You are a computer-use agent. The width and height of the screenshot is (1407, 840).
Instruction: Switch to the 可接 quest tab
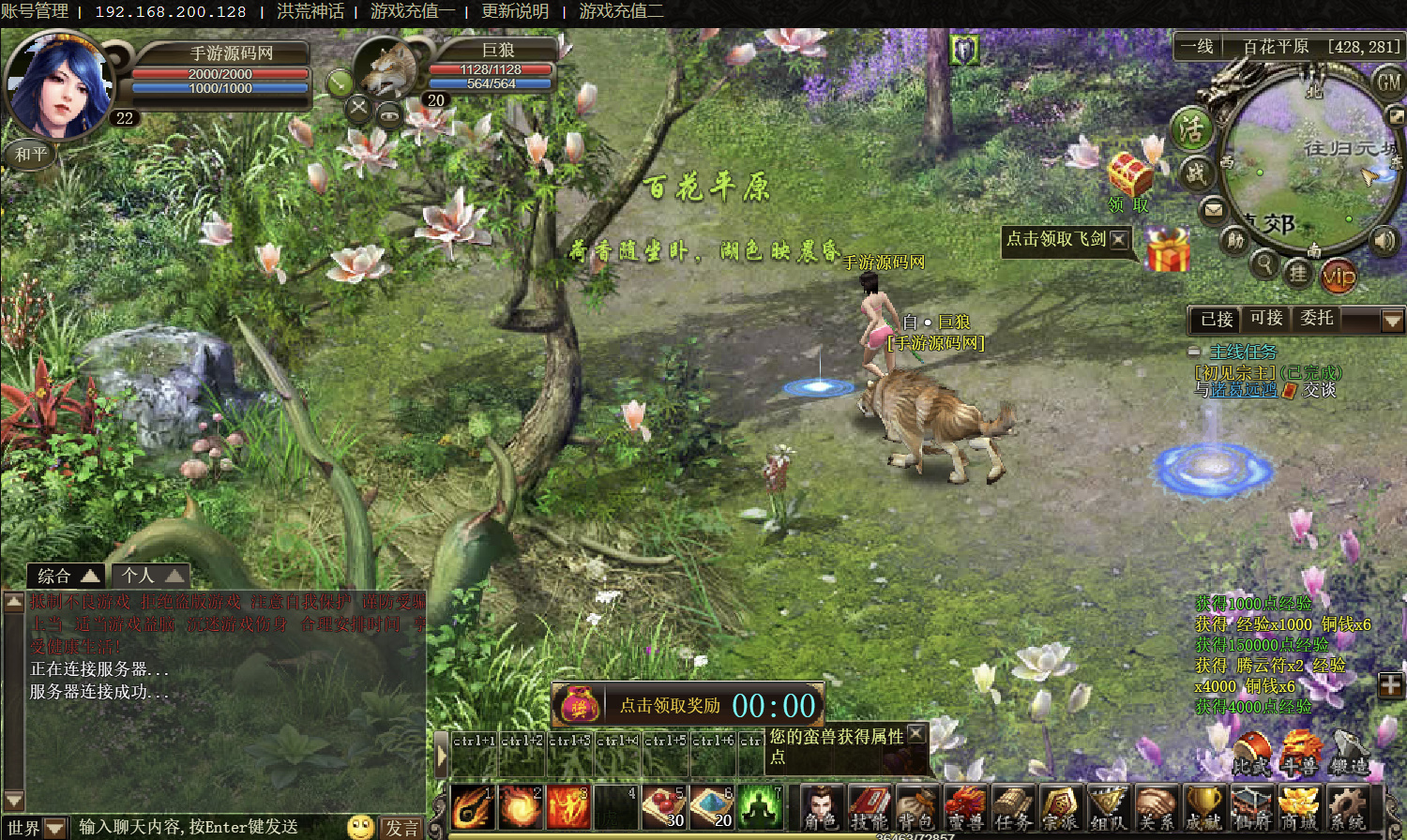[x=1266, y=319]
